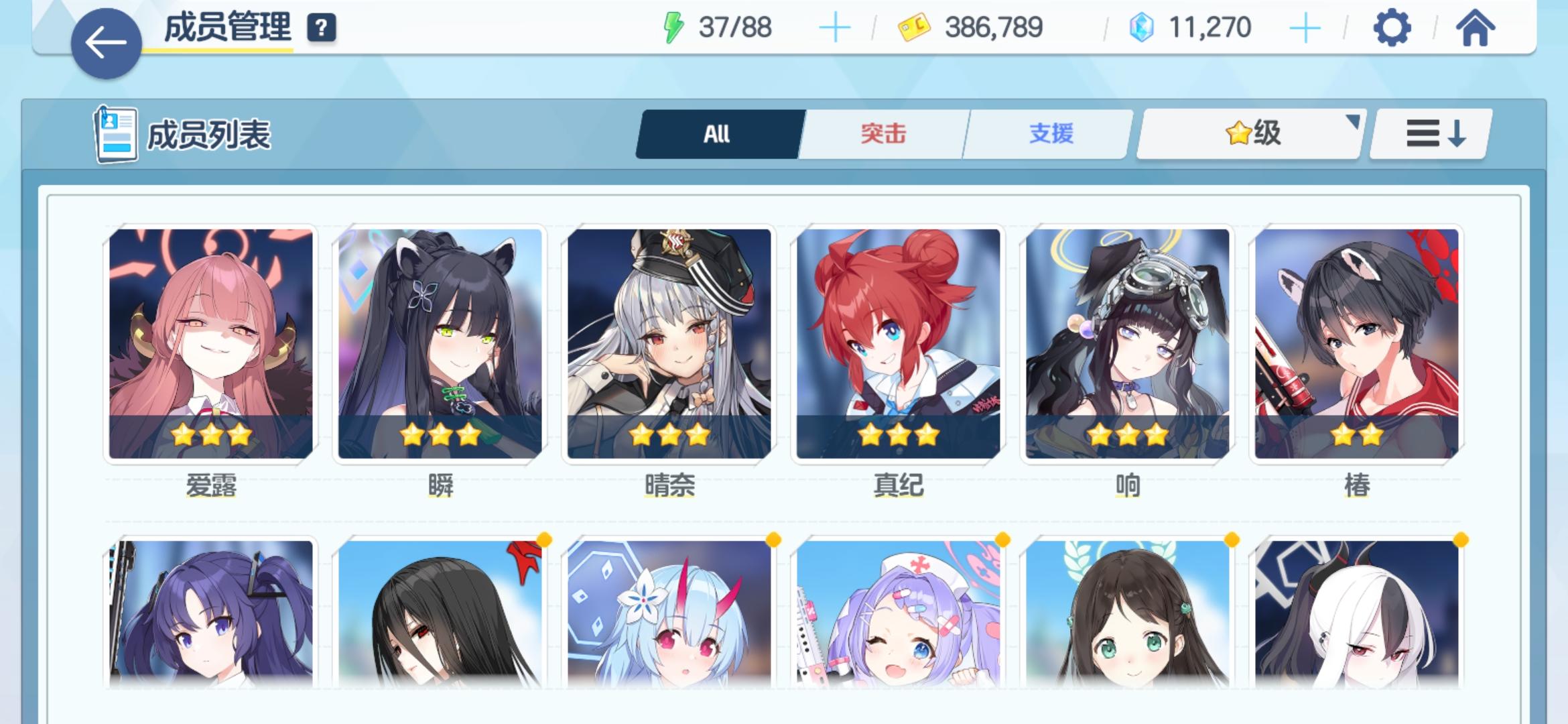
Task: Open the settings gear icon
Action: click(x=1394, y=28)
